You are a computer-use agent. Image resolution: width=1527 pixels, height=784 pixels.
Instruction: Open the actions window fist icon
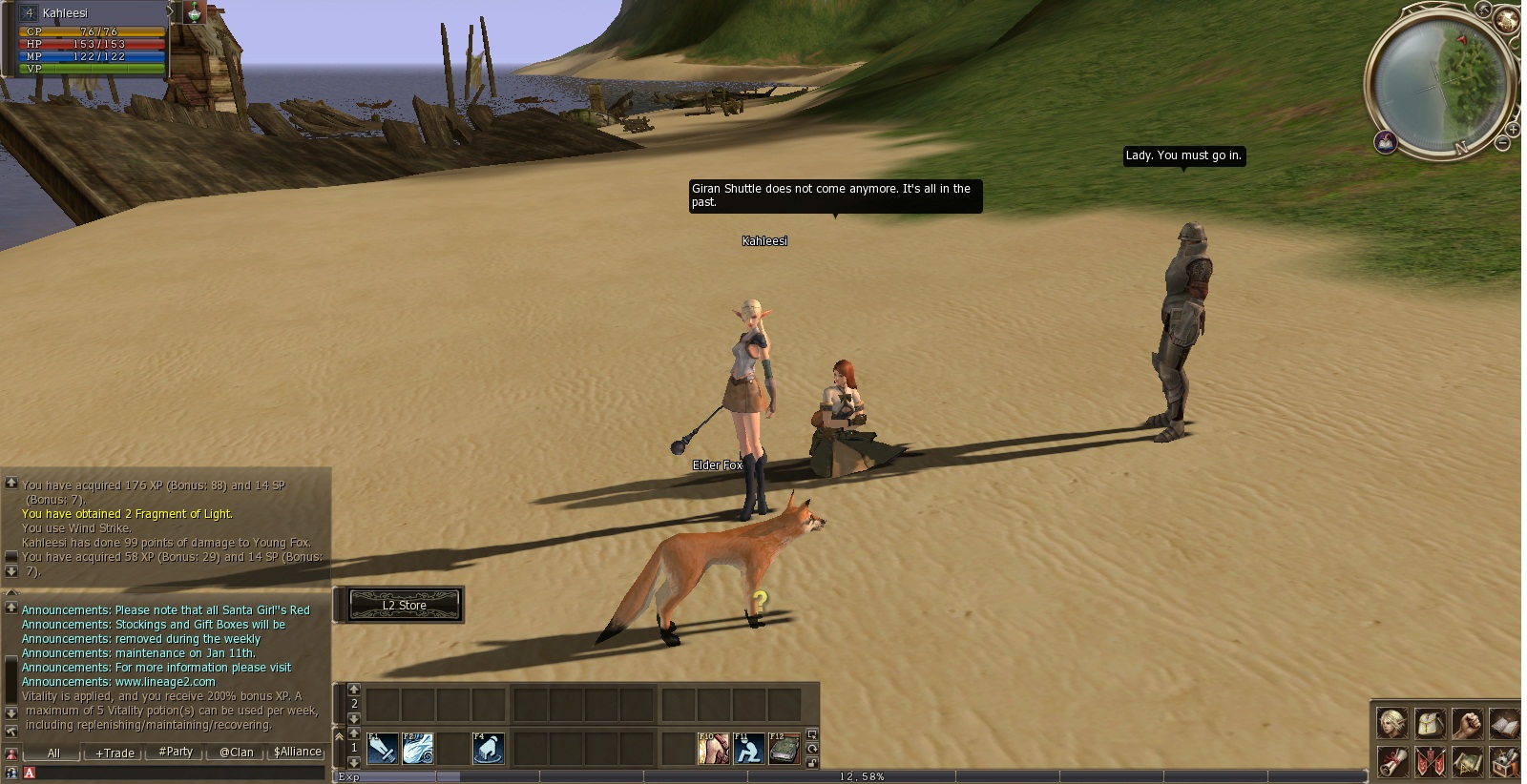tap(1467, 724)
